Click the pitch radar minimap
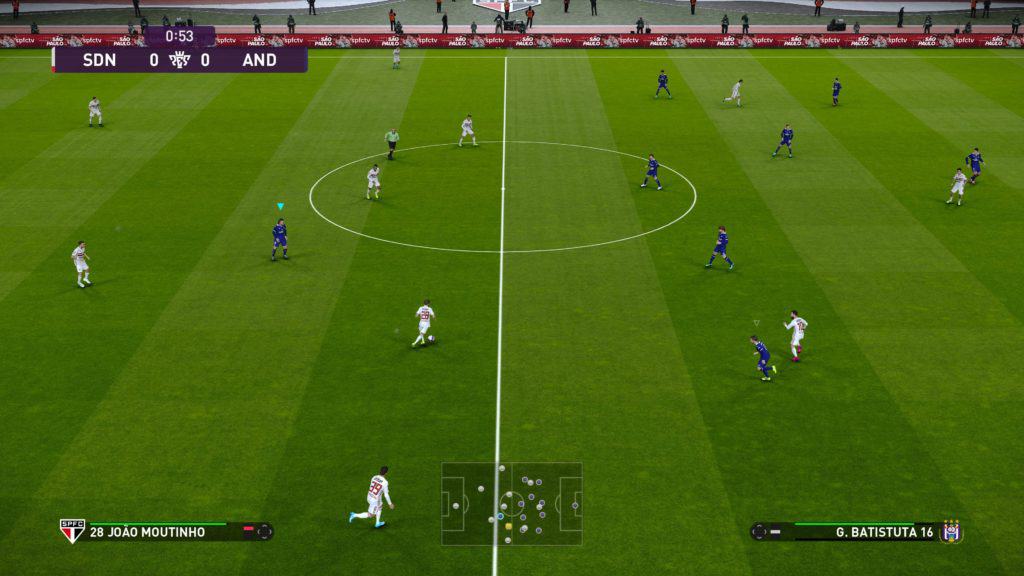1024x576 pixels. (x=512, y=504)
